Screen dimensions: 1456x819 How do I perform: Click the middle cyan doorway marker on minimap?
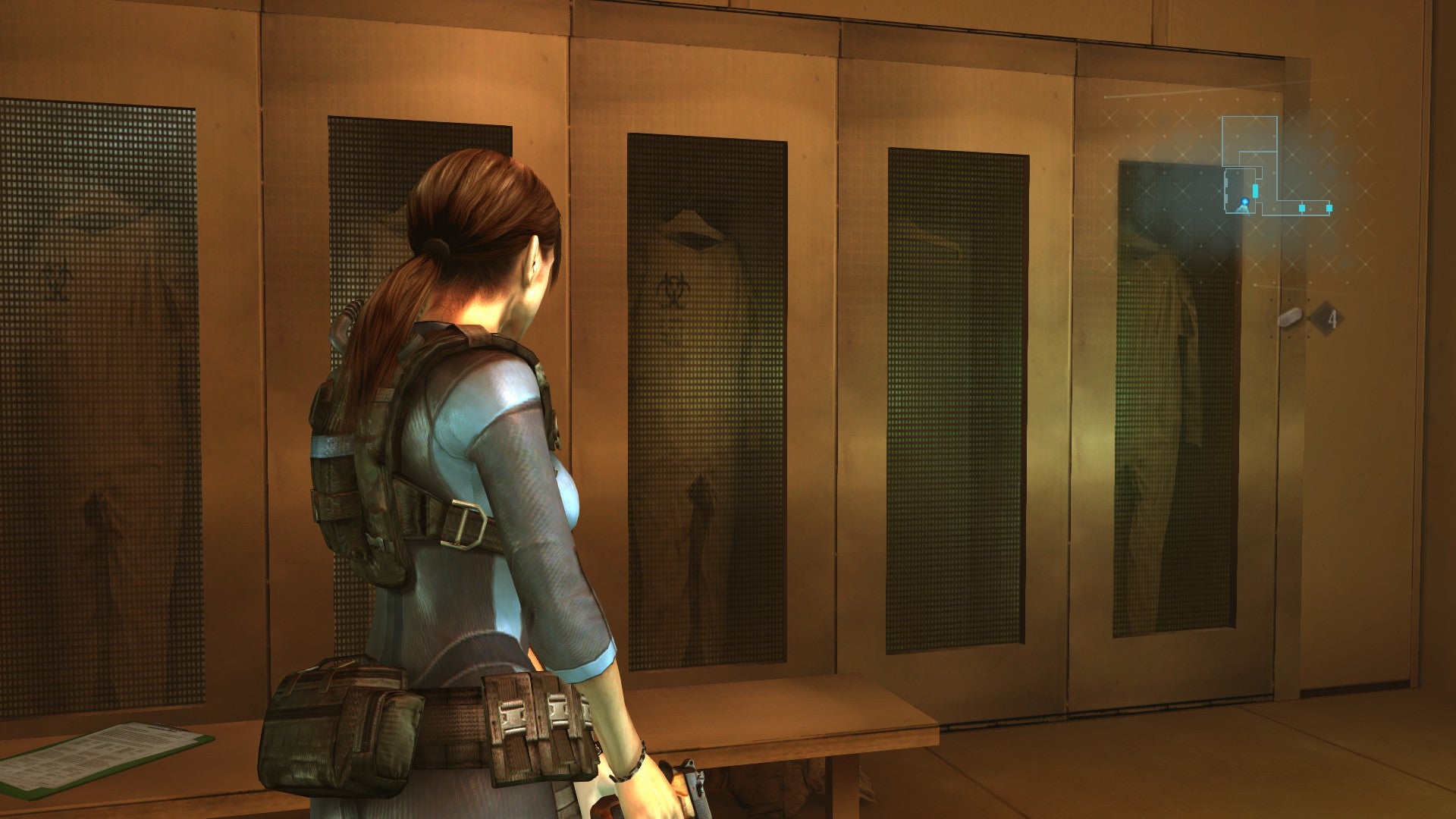pos(1302,207)
